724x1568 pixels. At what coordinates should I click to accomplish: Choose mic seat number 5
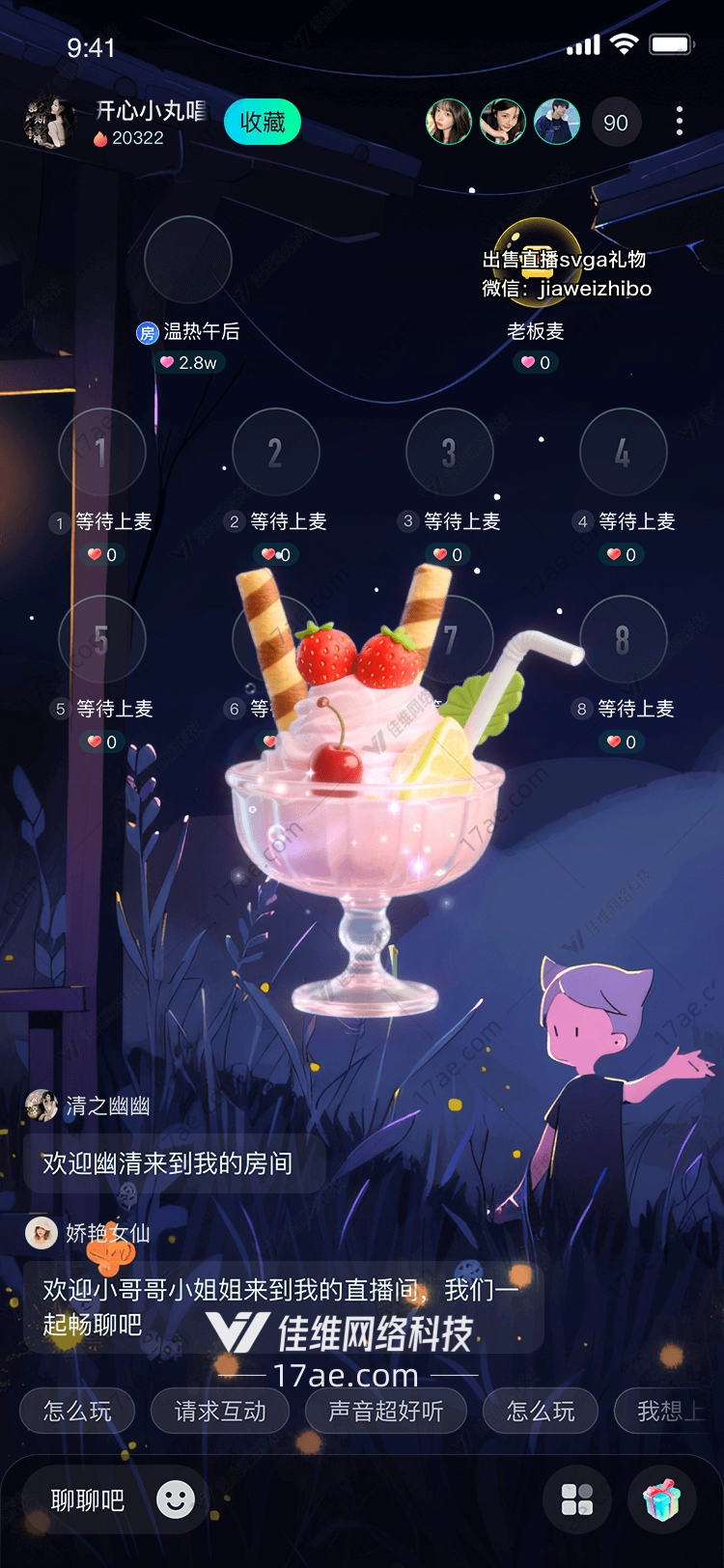click(101, 639)
